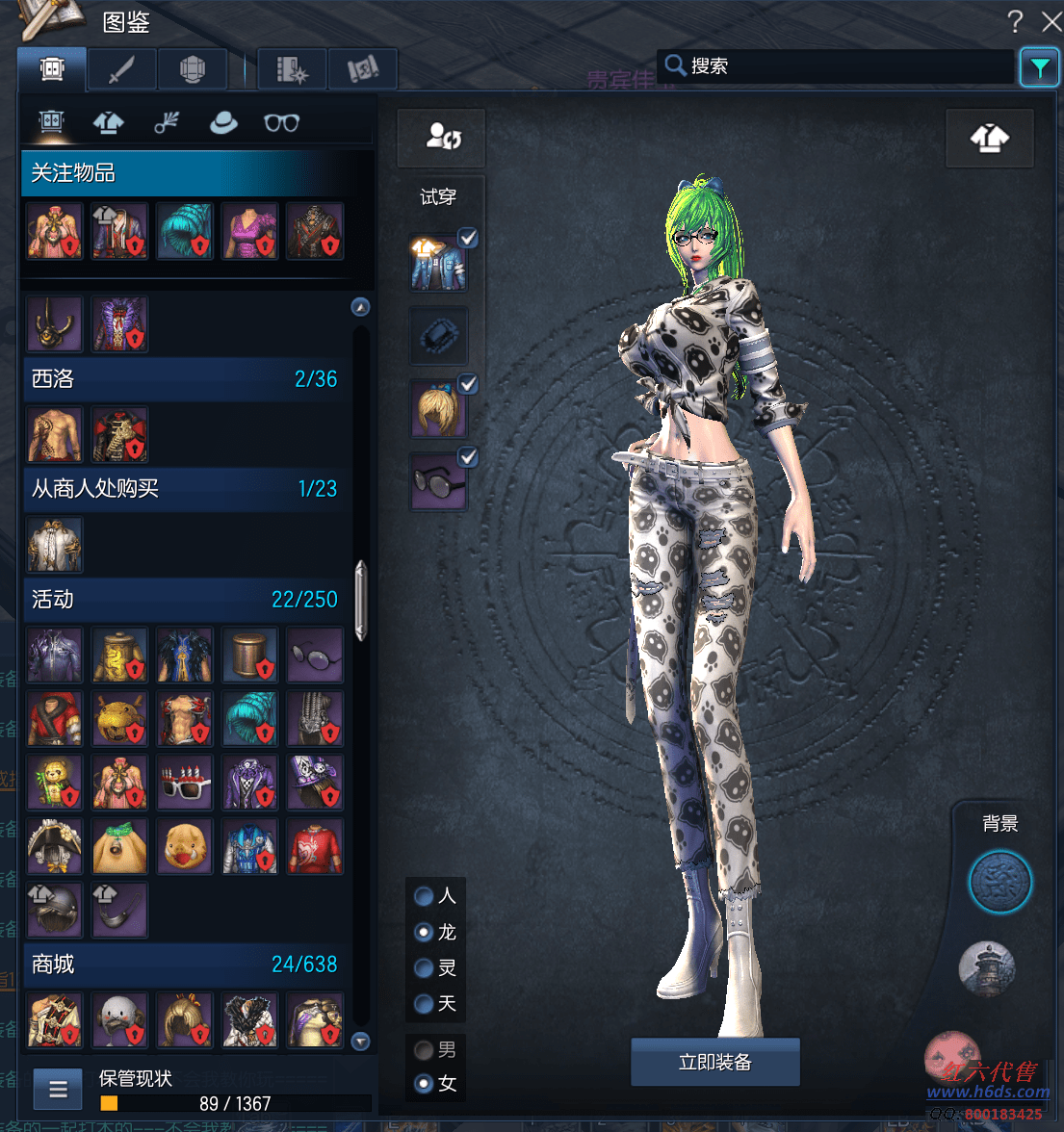Select the 龙 race option
The image size is (1064, 1132).
point(424,932)
